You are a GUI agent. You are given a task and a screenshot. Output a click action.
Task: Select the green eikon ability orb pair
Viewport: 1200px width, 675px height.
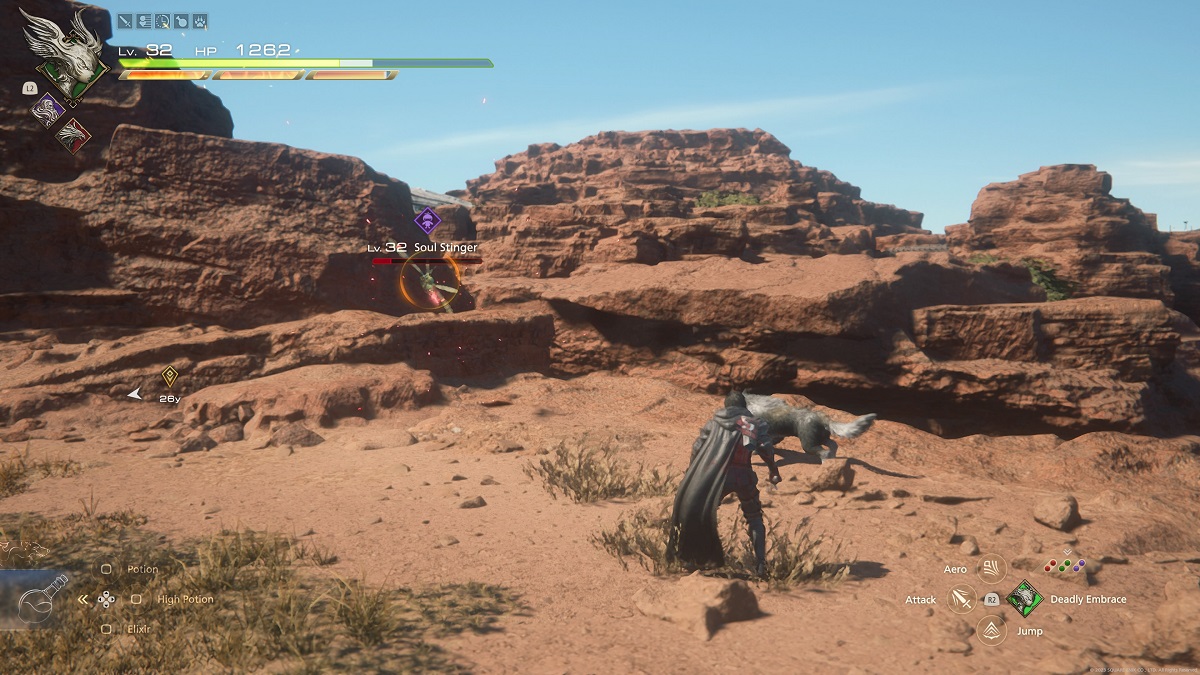[x=1065, y=565]
